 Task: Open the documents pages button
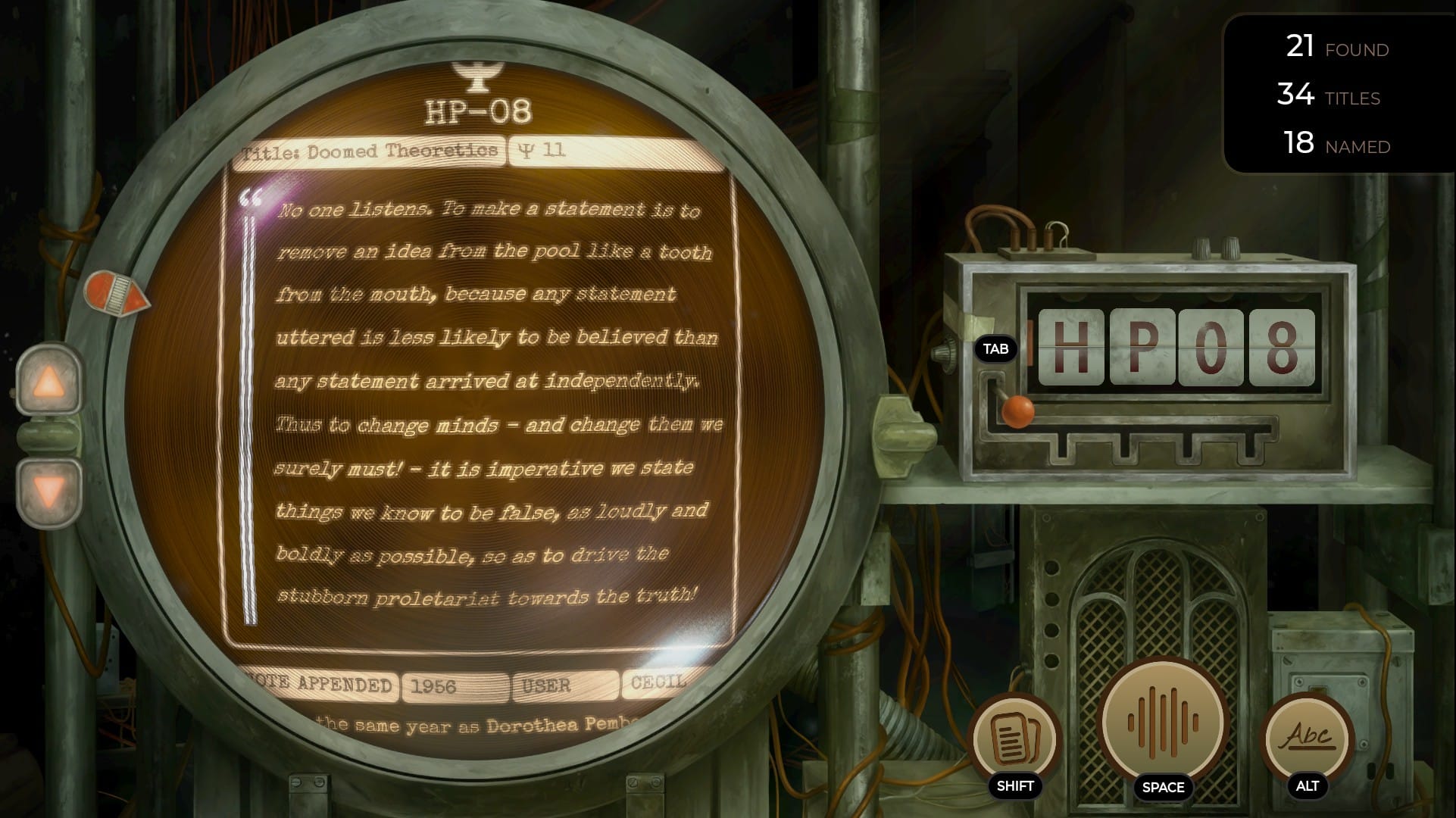(1014, 736)
